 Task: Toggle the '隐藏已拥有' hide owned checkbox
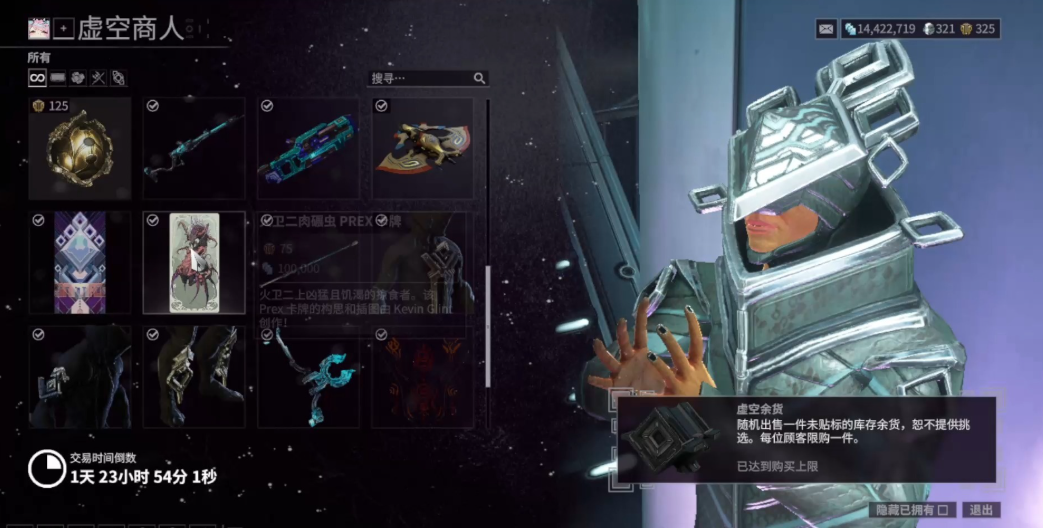click(x=941, y=510)
